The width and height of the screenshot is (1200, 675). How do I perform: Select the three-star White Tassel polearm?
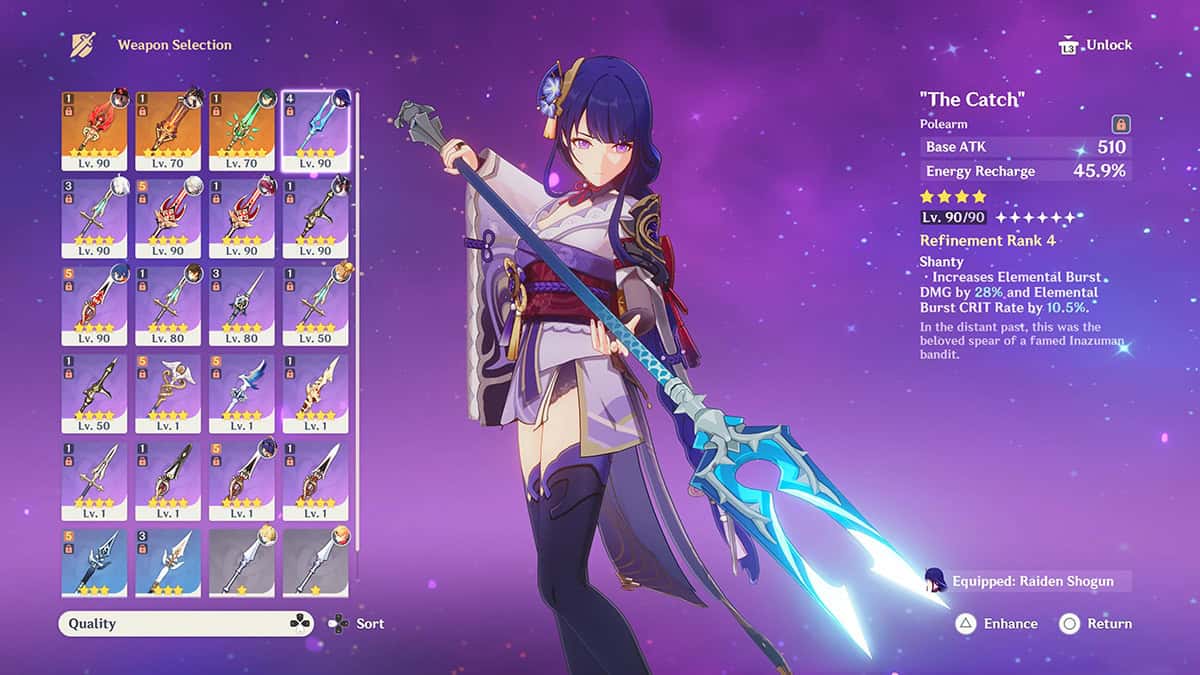click(168, 562)
